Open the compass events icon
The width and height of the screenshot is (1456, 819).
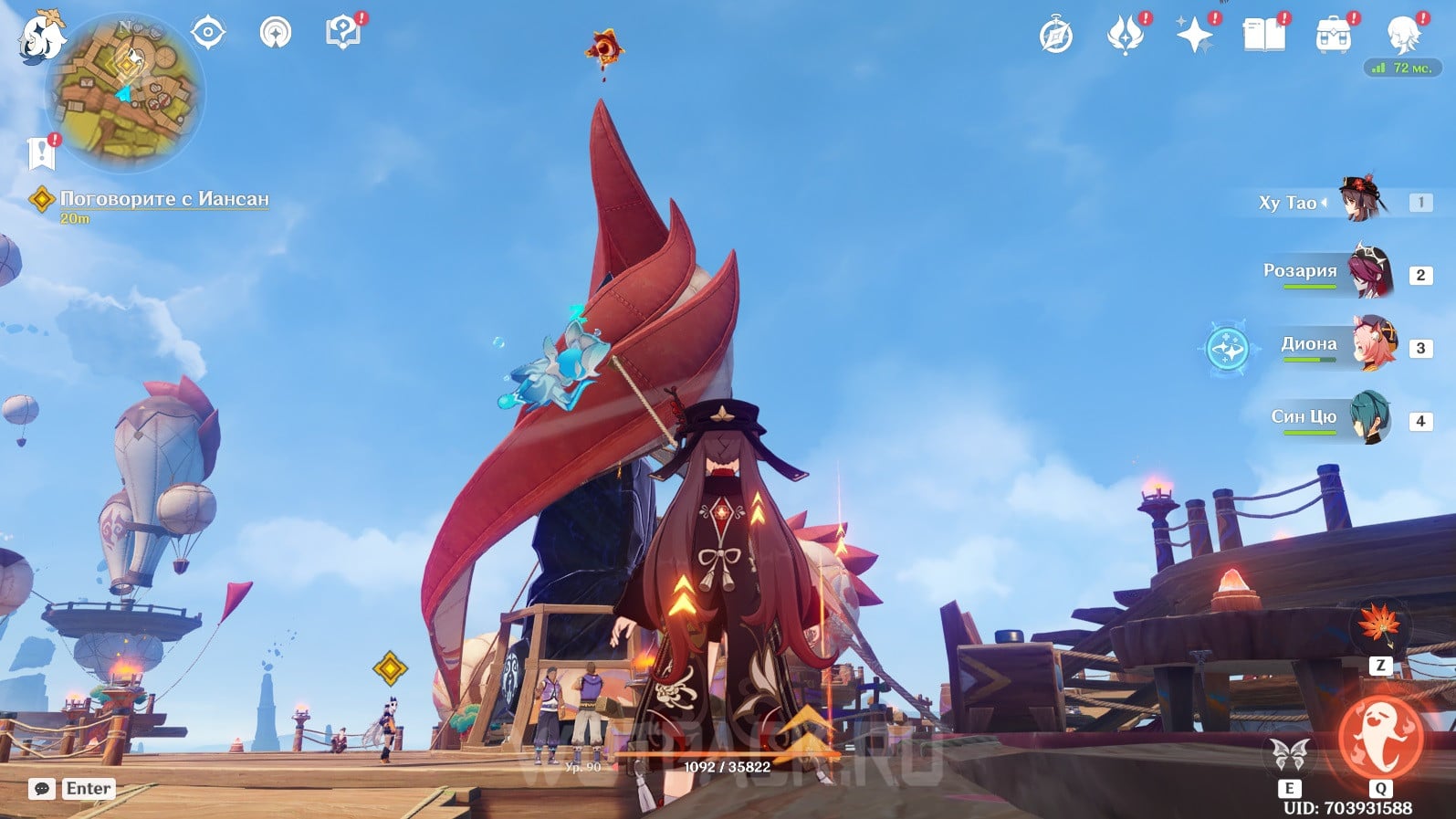point(1056,37)
